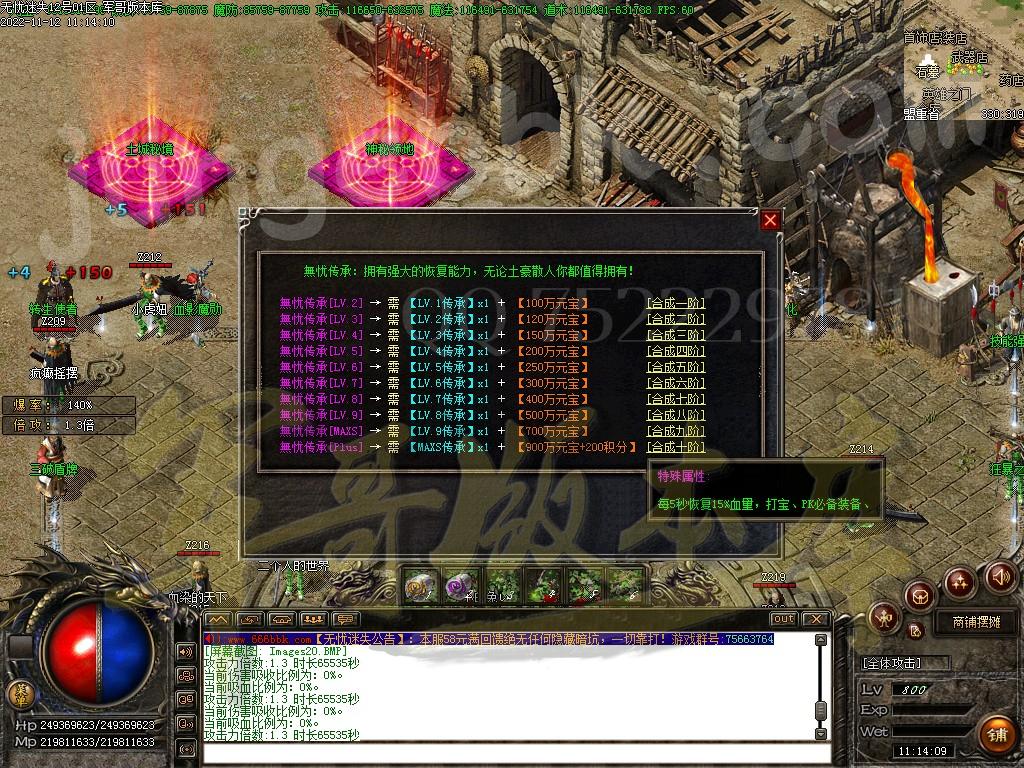Click the 全体攻击 attack mode label
Viewport: 1024px width, 768px height.
(x=891, y=663)
